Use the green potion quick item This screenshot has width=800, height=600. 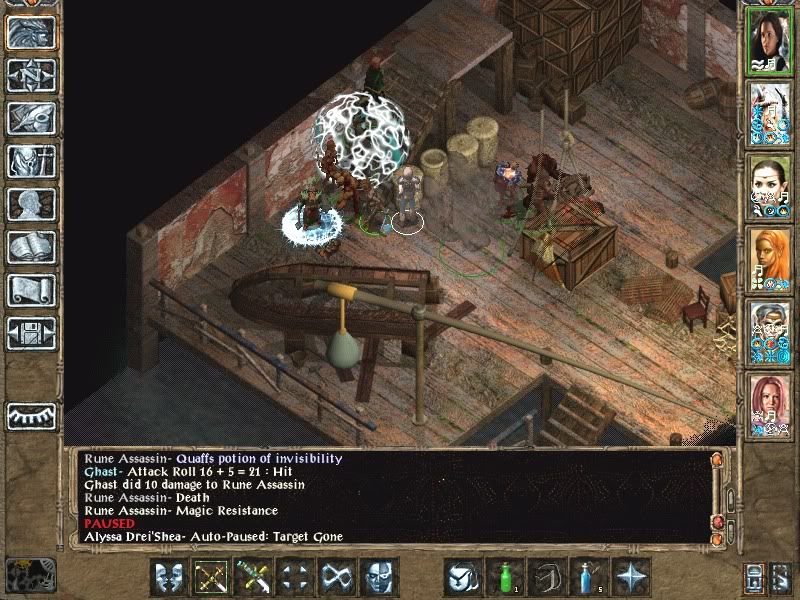pos(505,577)
